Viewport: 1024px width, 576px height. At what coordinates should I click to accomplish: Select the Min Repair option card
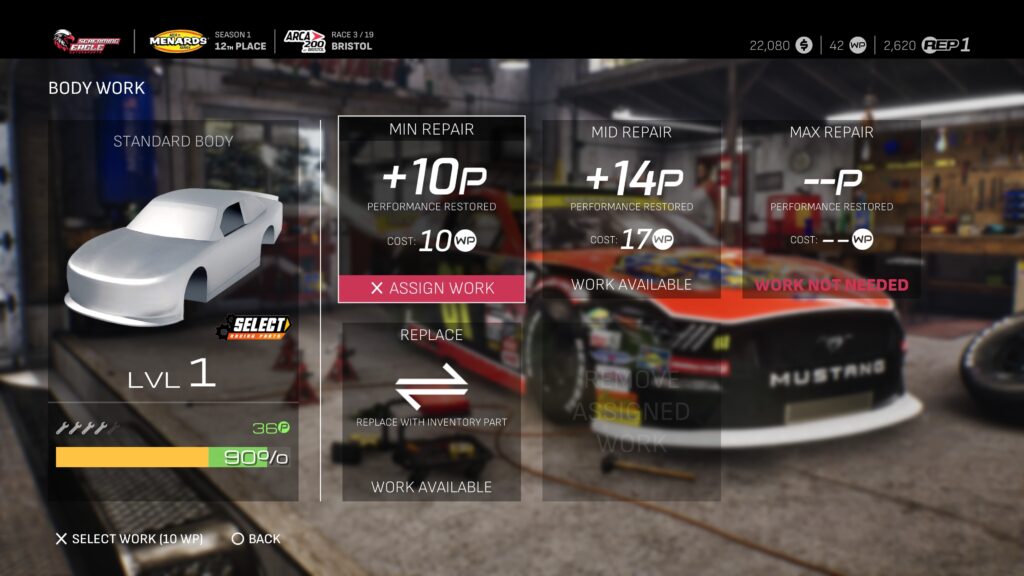coord(431,195)
